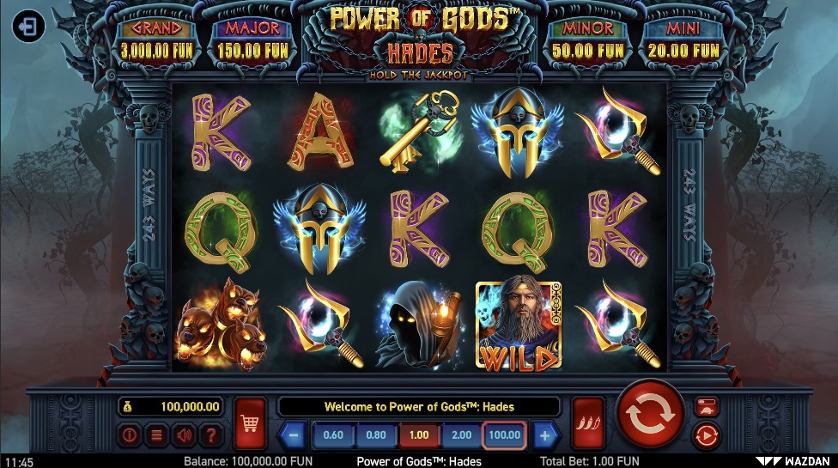
Task: Choose the 0.80 bet amount
Action: [x=376, y=435]
